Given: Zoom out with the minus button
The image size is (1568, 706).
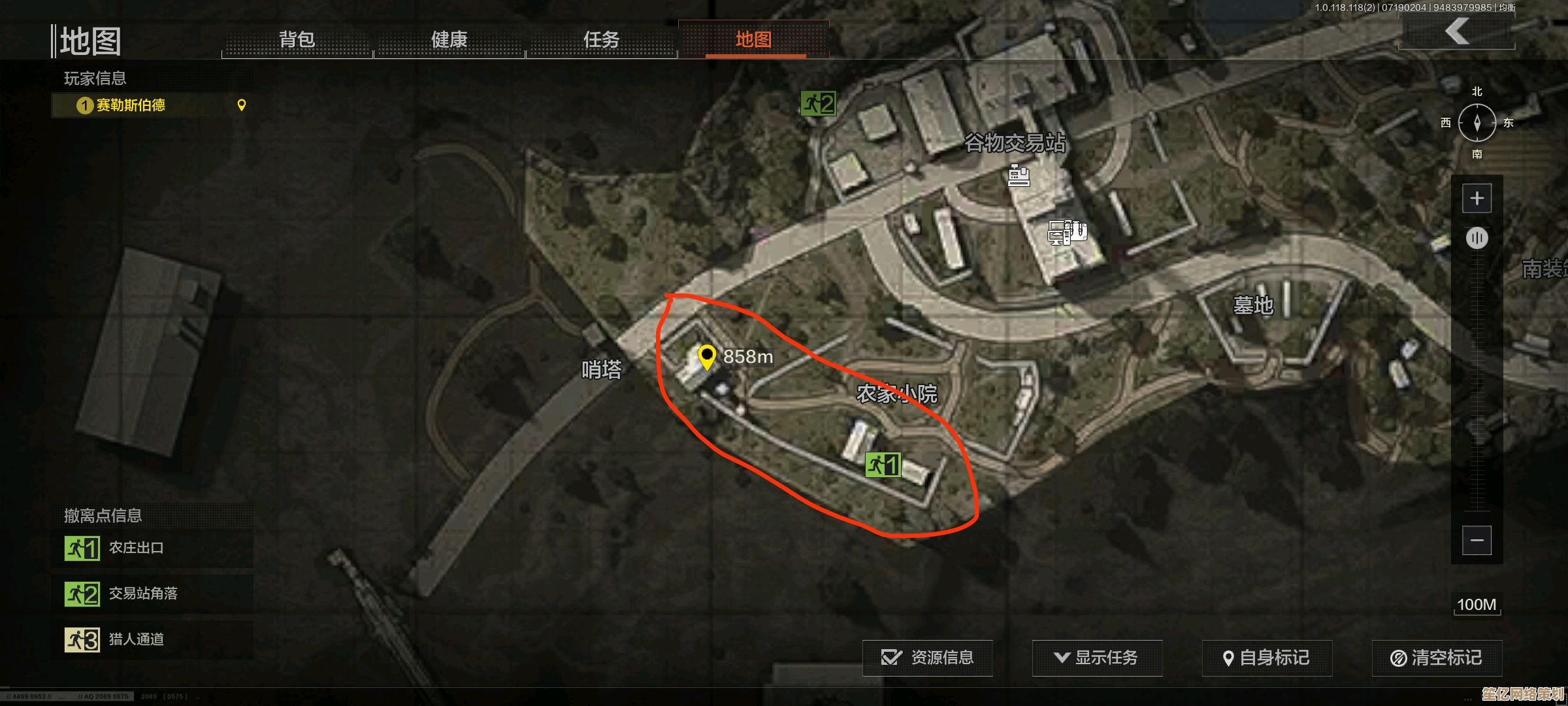Looking at the screenshot, I should [1477, 541].
